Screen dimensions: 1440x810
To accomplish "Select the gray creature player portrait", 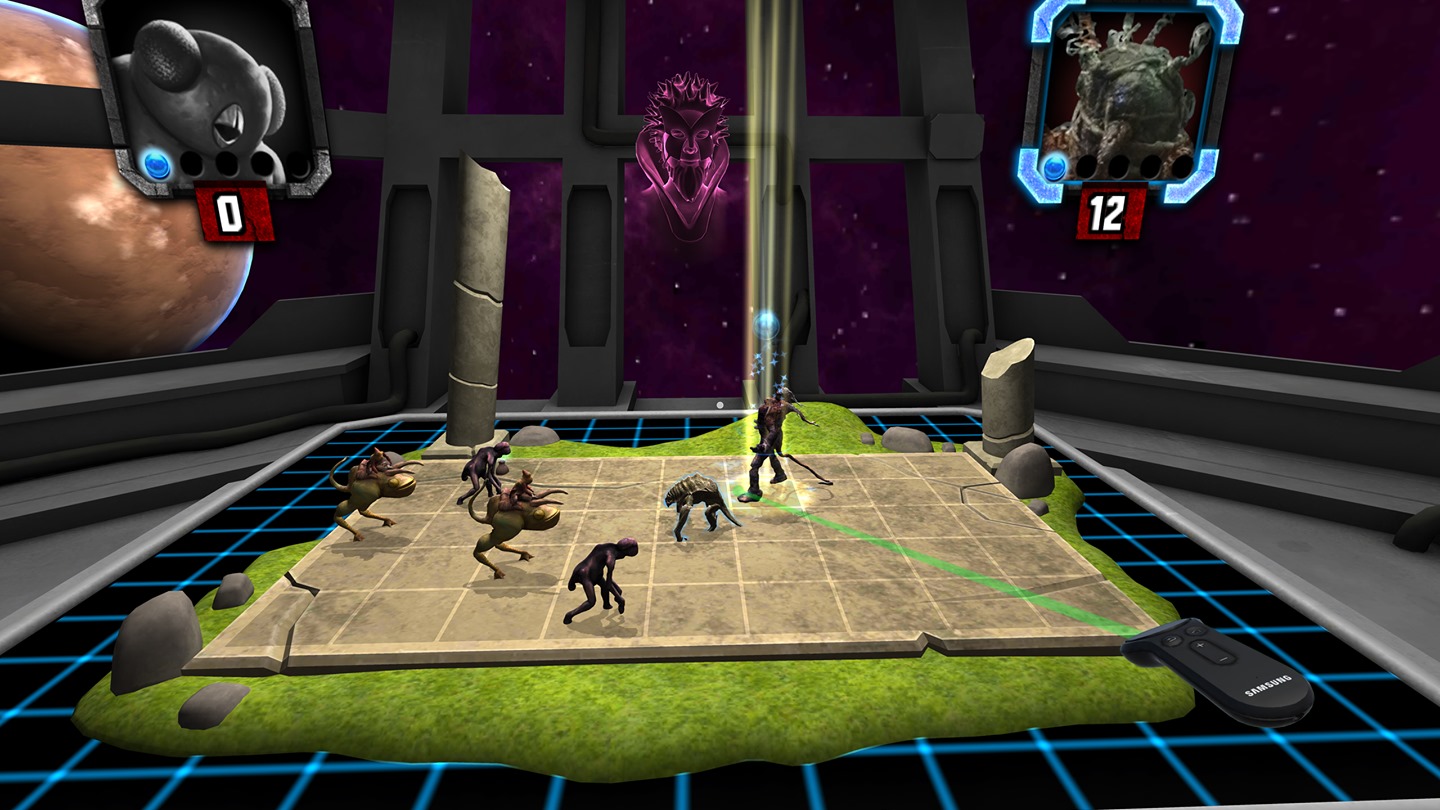I will tap(210, 90).
